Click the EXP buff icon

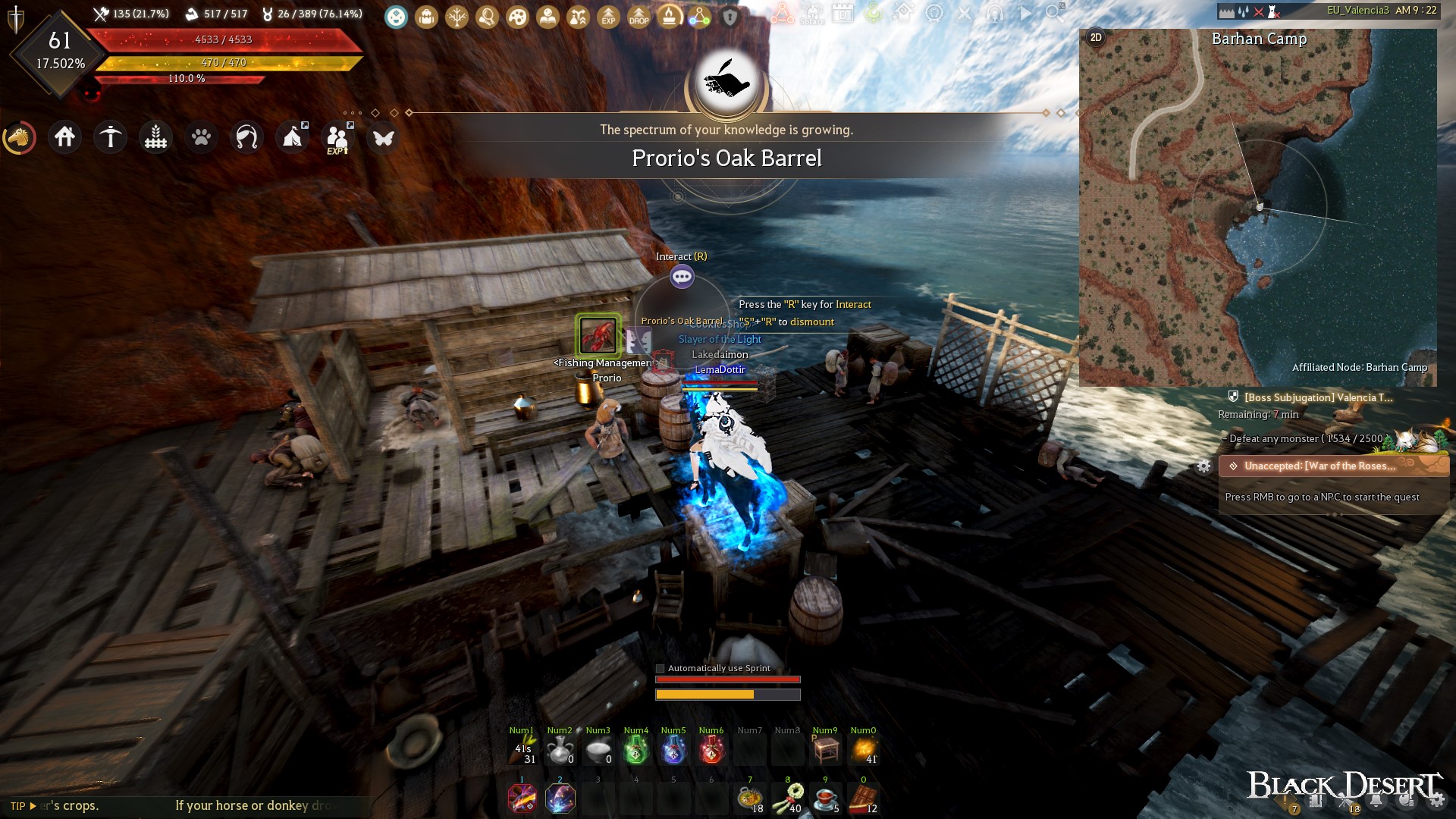point(607,17)
